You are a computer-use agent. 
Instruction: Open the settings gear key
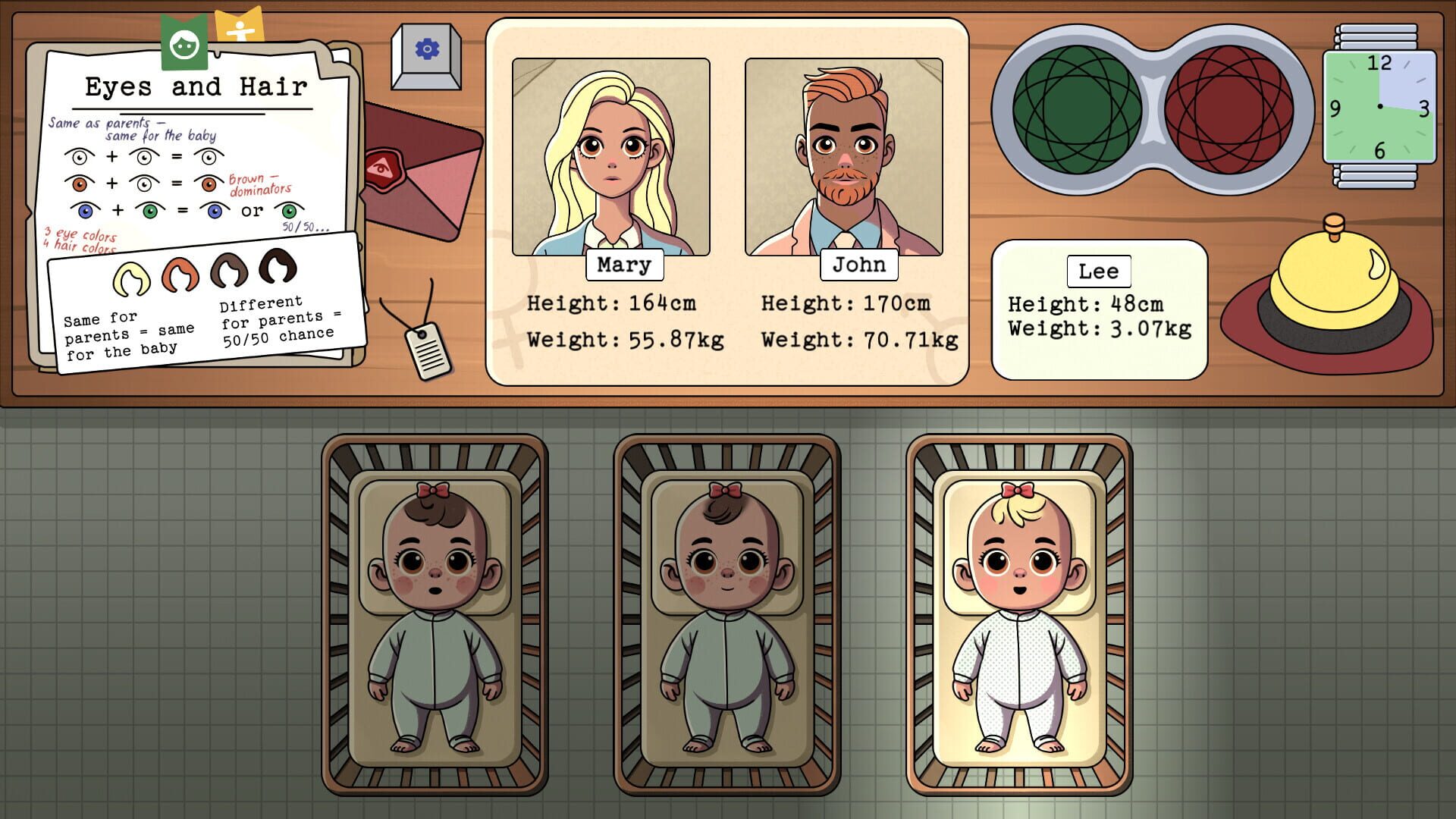425,47
